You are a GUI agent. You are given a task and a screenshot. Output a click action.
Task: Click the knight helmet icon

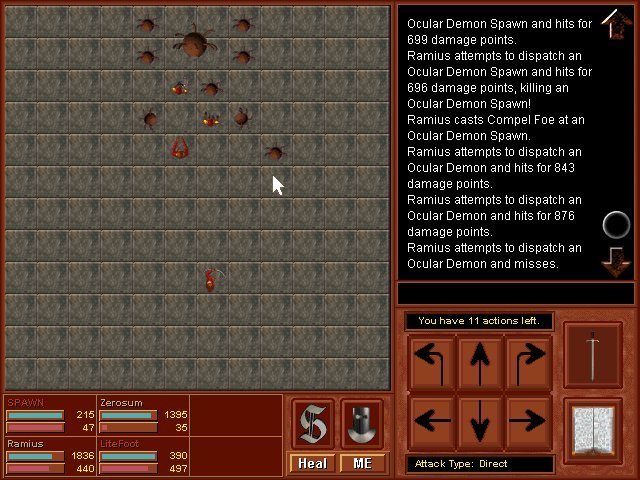[x=362, y=423]
